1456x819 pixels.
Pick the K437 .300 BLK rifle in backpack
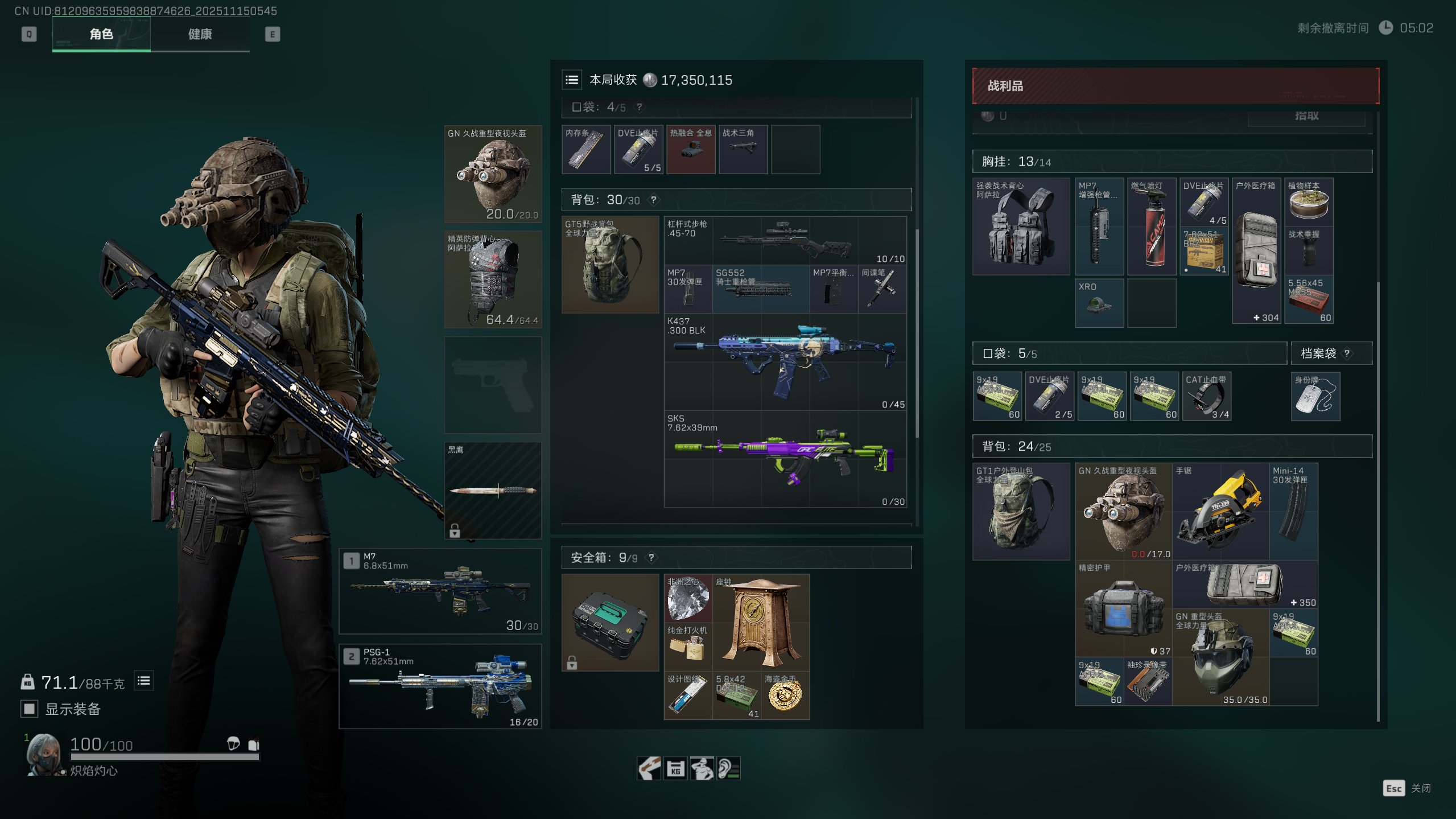tap(785, 362)
